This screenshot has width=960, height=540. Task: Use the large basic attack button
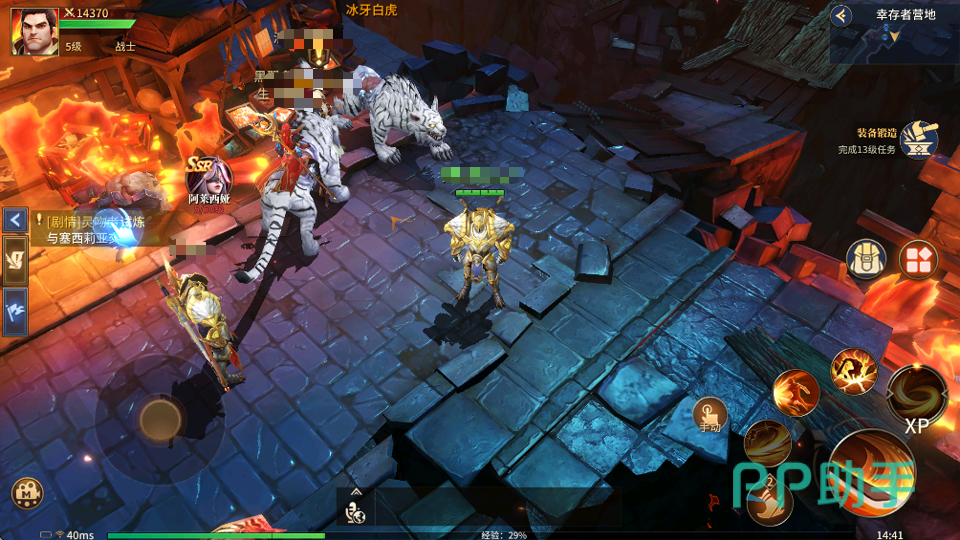tap(872, 473)
